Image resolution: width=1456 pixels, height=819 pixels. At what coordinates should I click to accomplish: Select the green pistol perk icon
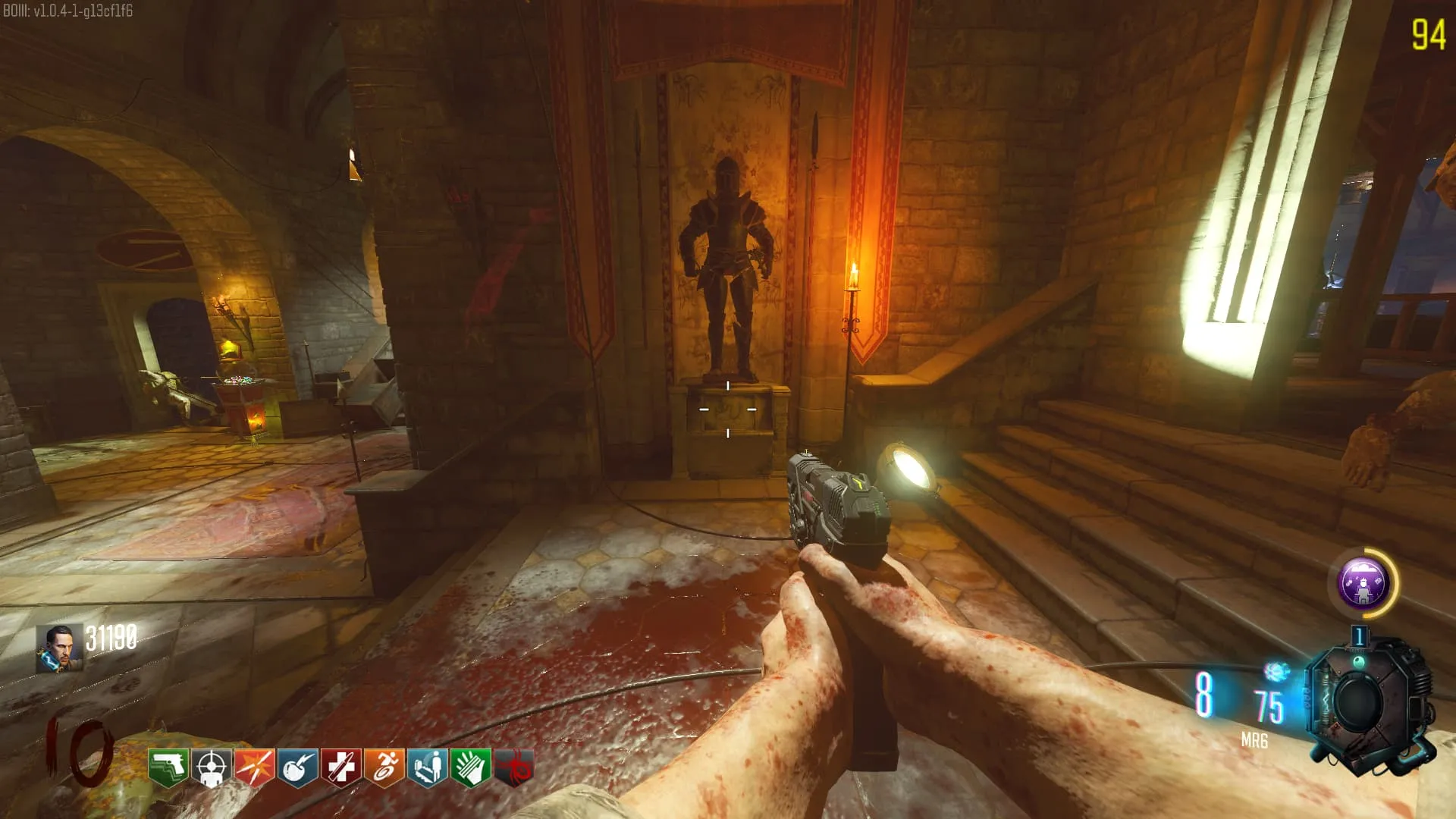click(168, 767)
